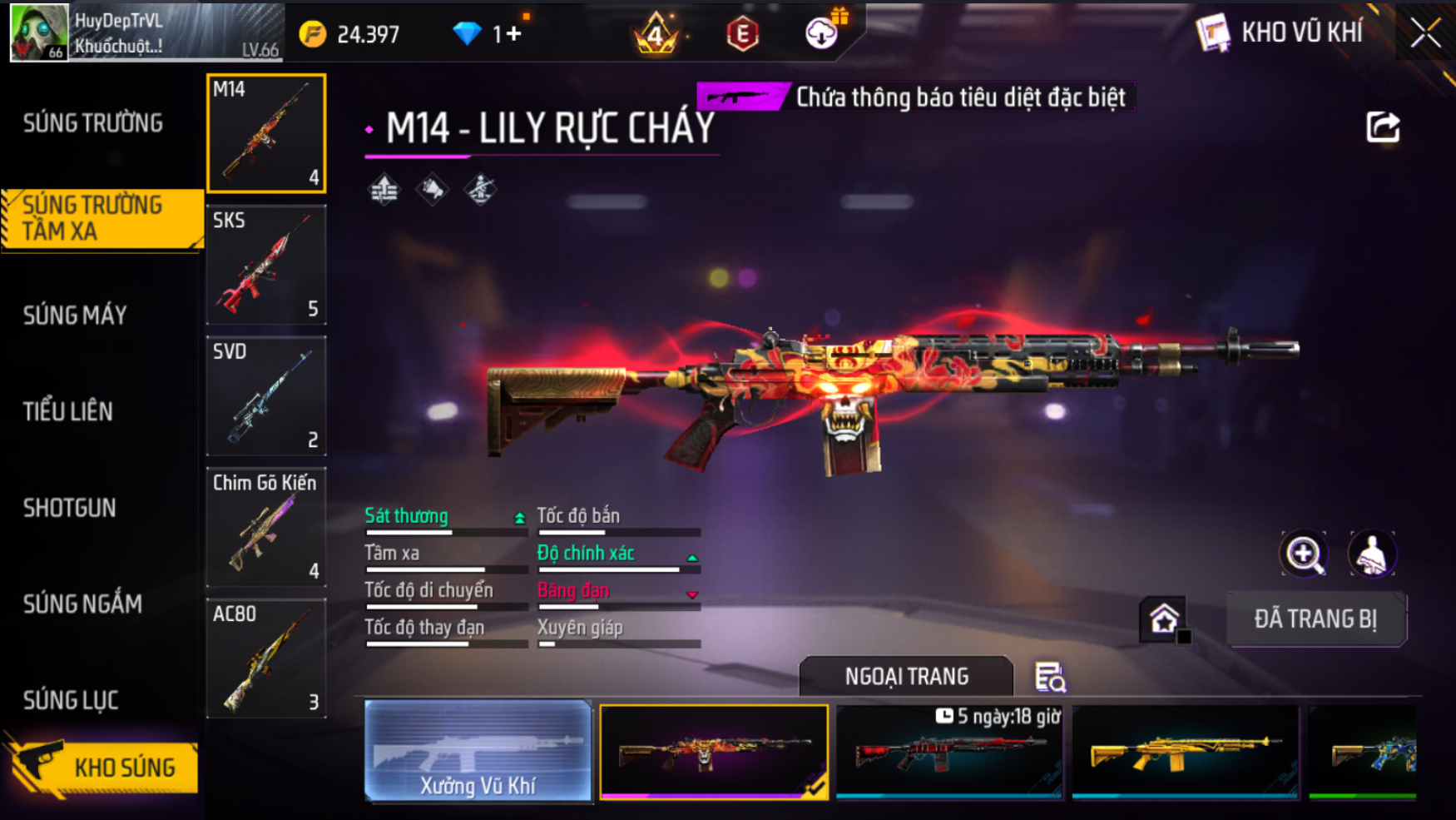Switch to Súng Lục category
The height and width of the screenshot is (820, 1456).
[71, 700]
